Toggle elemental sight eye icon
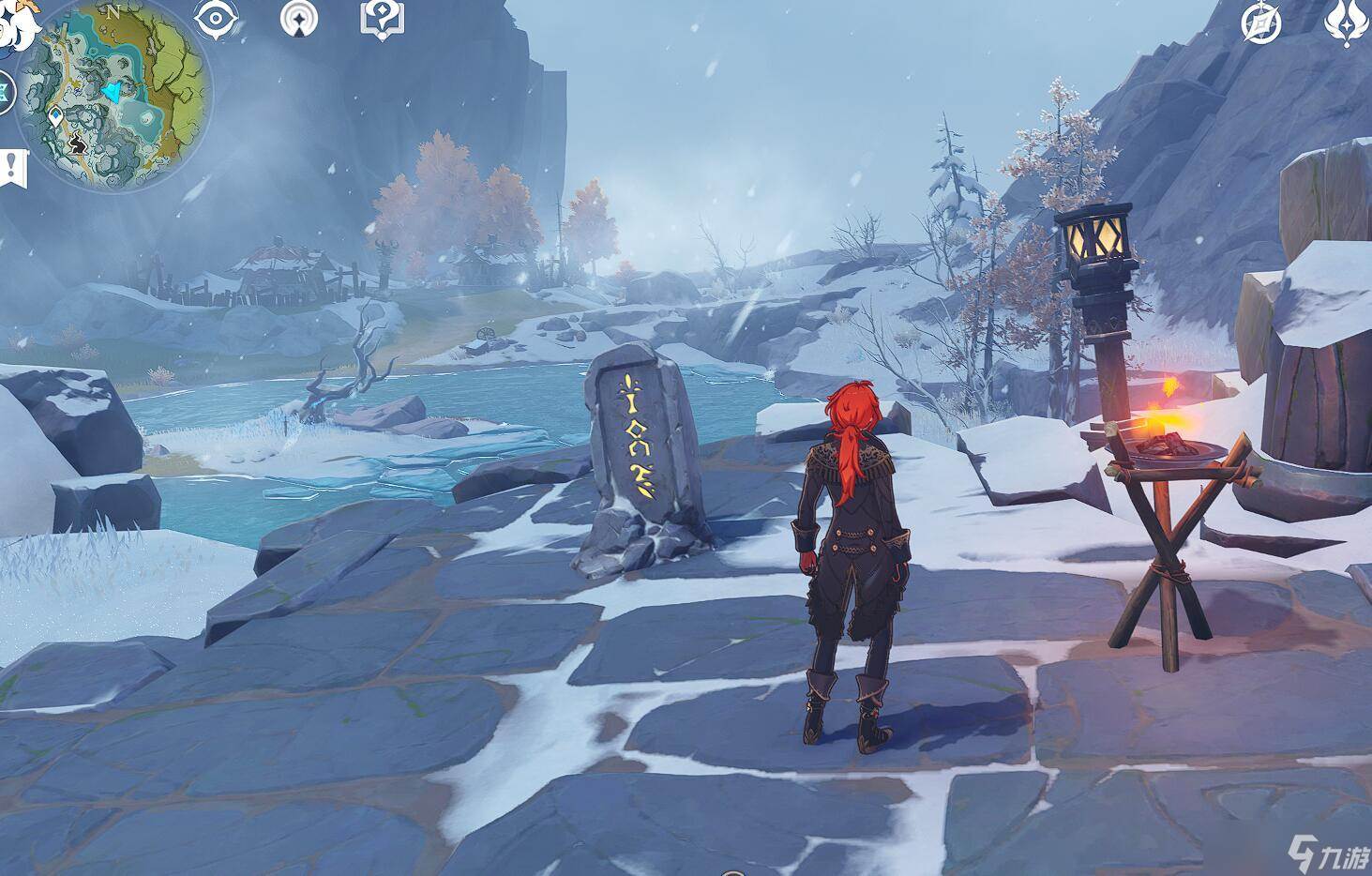 [214, 20]
